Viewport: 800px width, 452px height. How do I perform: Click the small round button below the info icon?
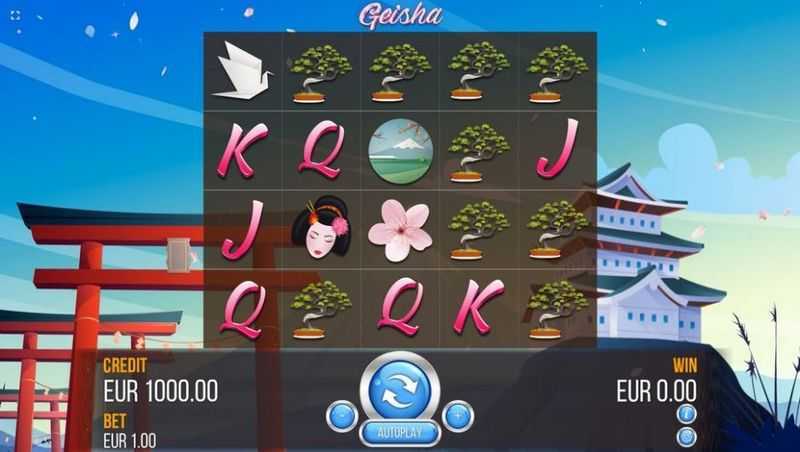click(x=686, y=436)
